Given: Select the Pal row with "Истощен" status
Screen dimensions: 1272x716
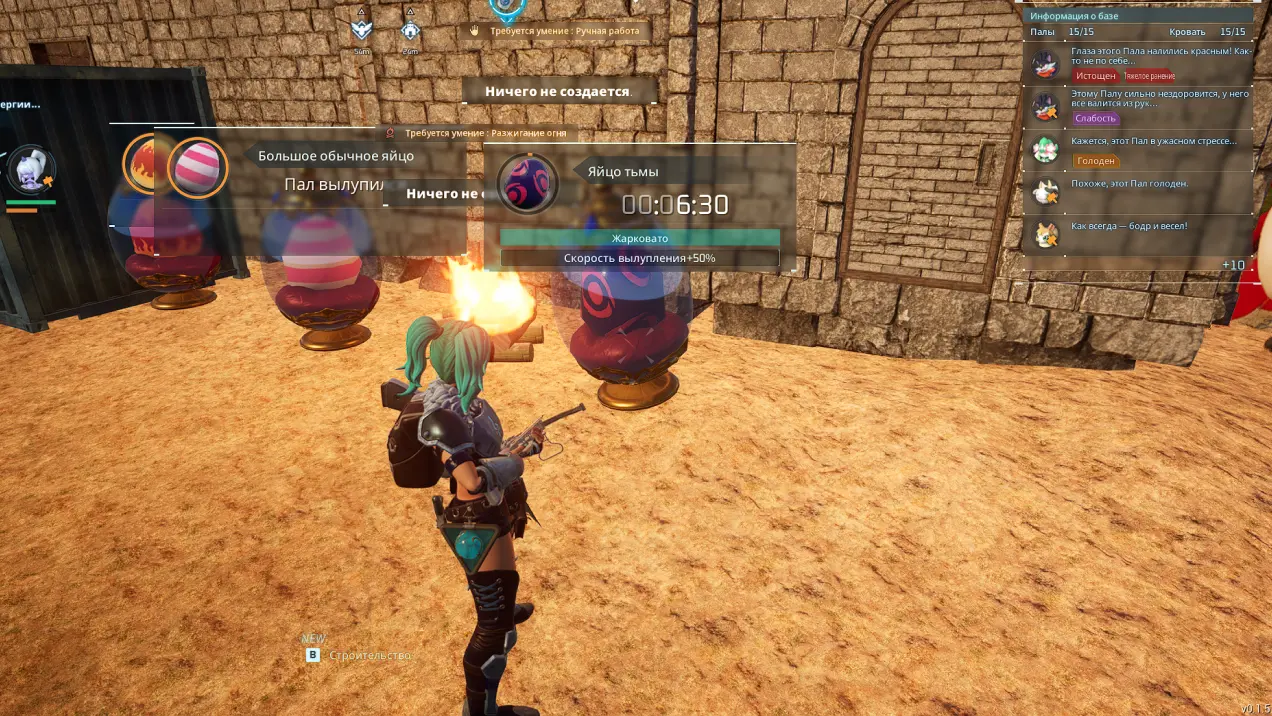Looking at the screenshot, I should (x=1140, y=63).
